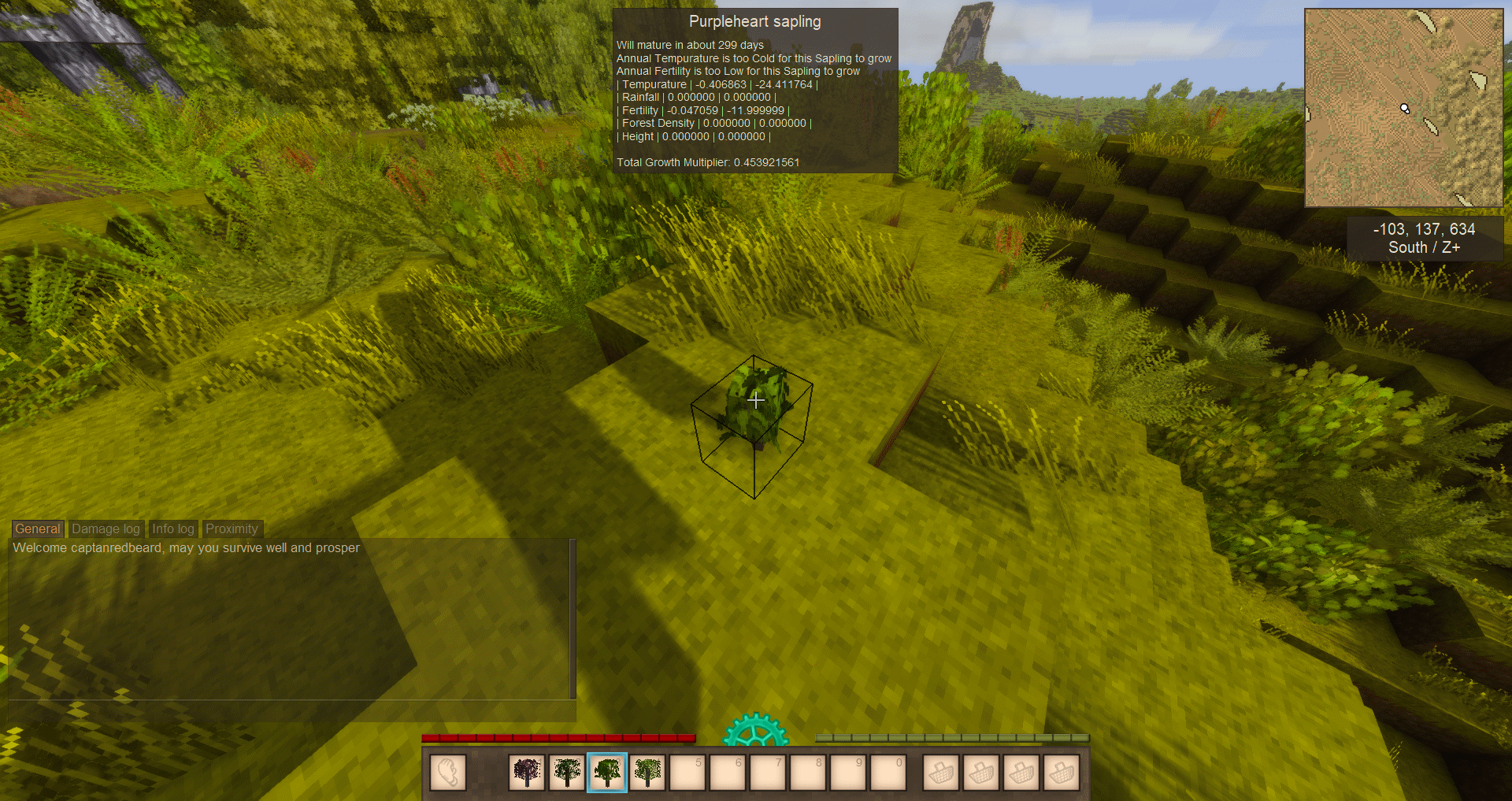Click the coordinates display below the minimap
1512x801 pixels.
(x=1424, y=238)
